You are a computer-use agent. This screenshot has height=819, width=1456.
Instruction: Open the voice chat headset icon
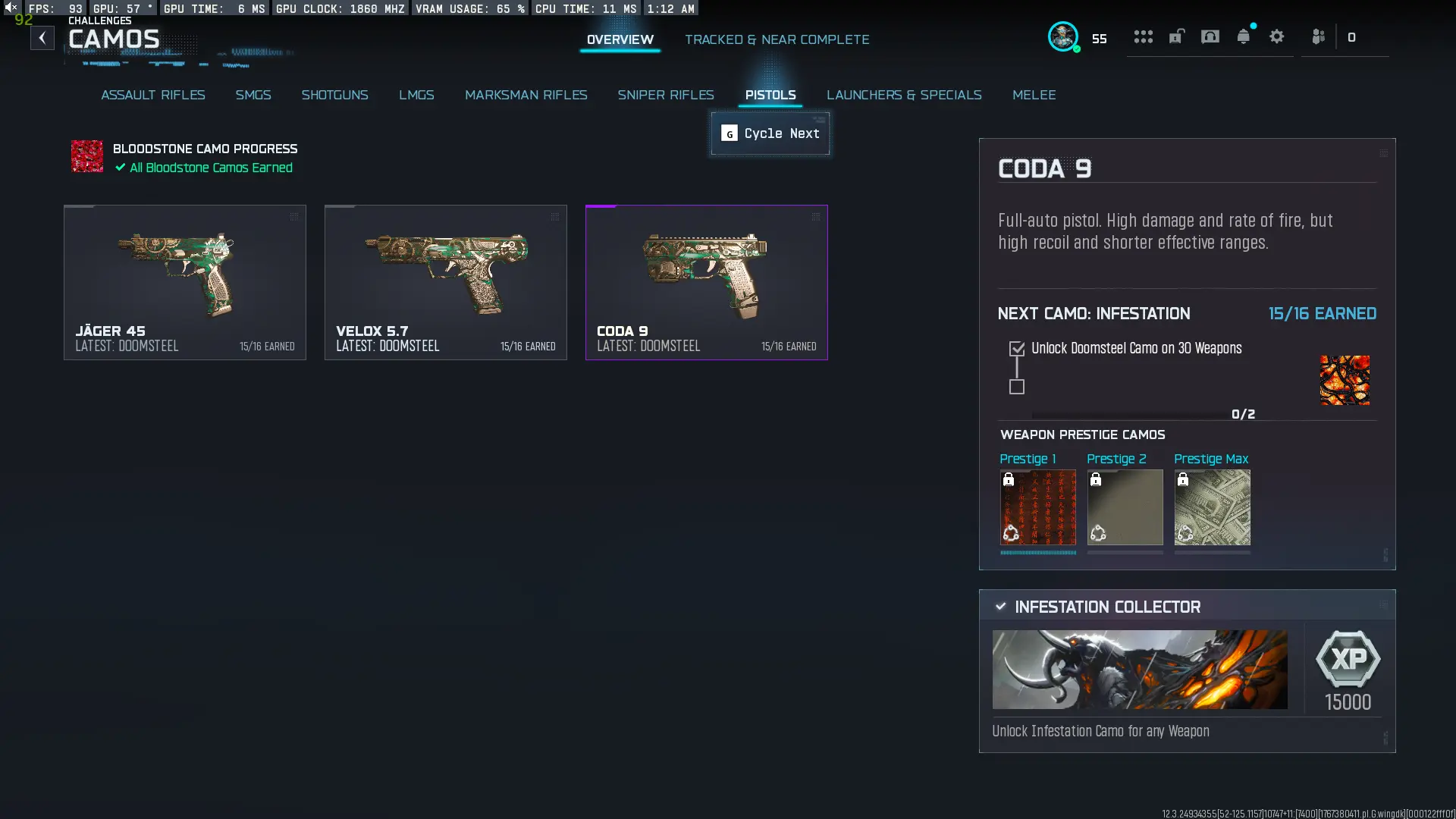1209,36
